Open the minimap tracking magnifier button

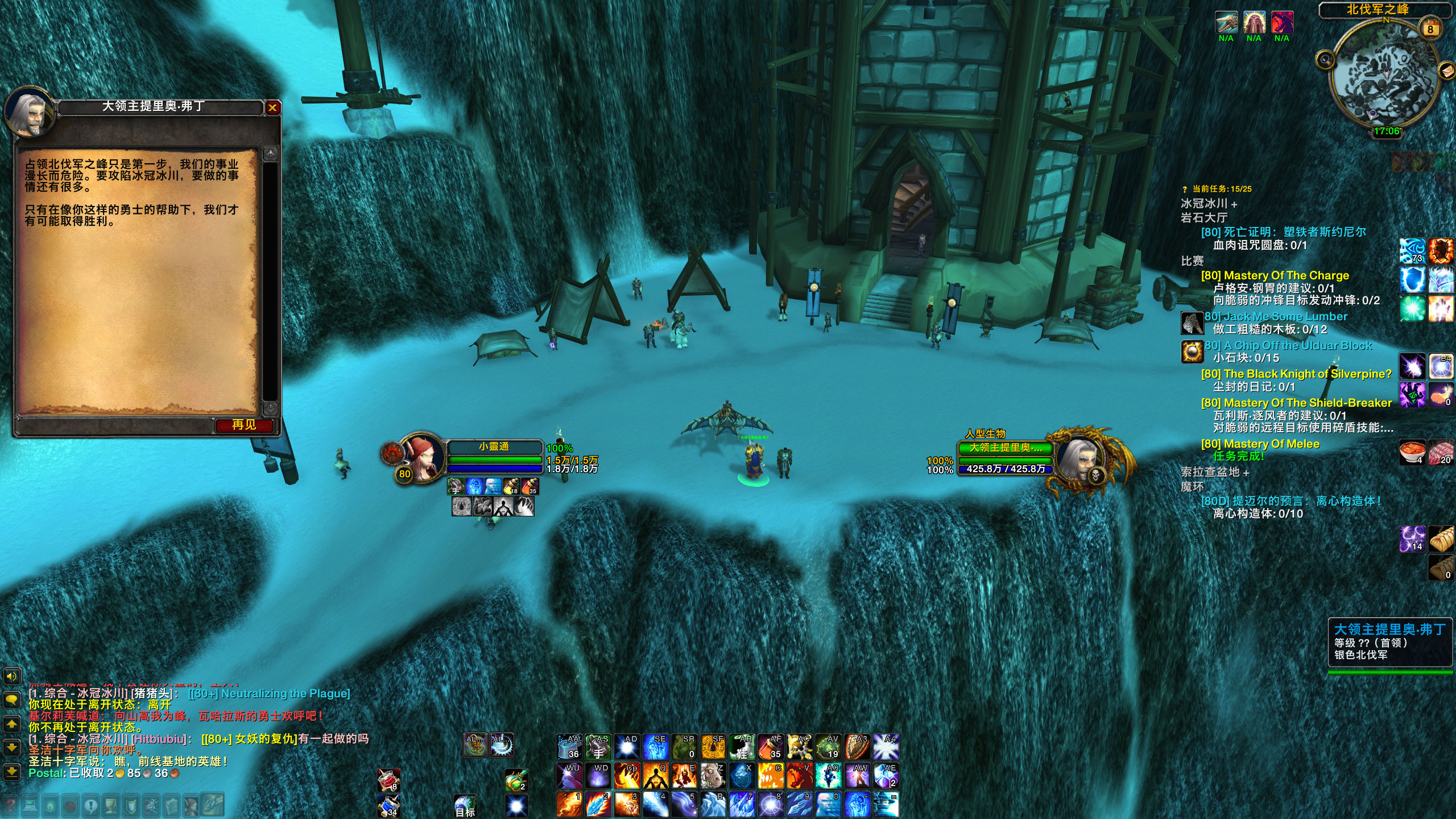pos(1326,59)
